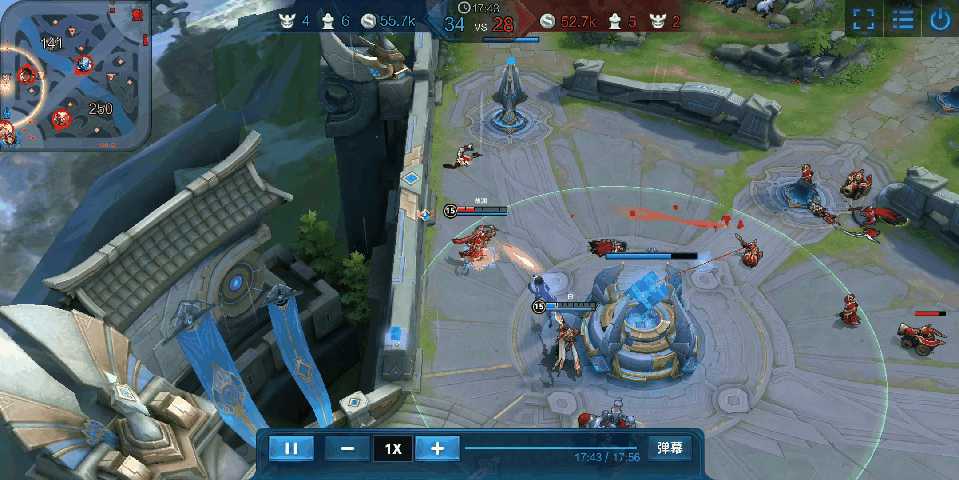
Task: Toggle fullscreen with the bracket icon
Action: (864, 19)
